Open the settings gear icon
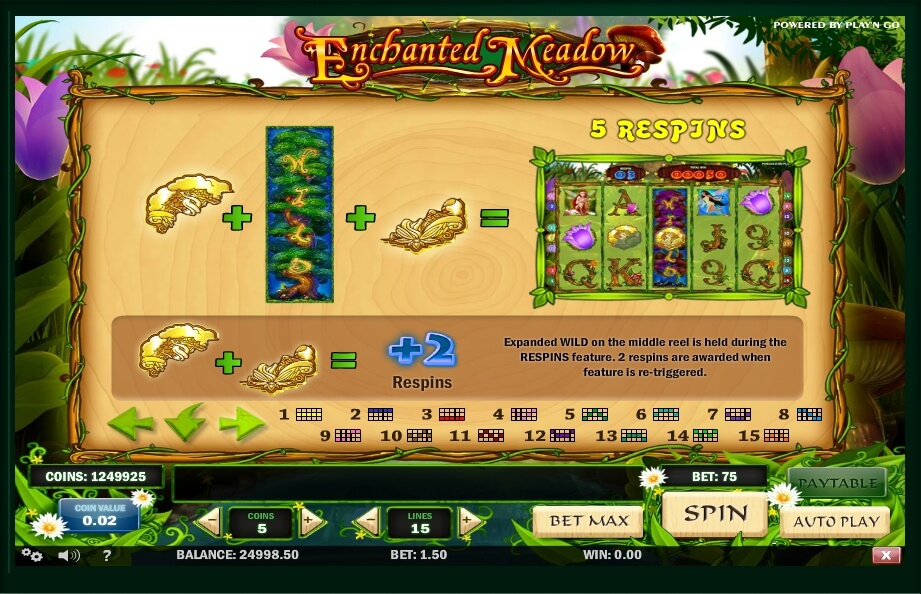This screenshot has height=594, width=921. tap(32, 555)
